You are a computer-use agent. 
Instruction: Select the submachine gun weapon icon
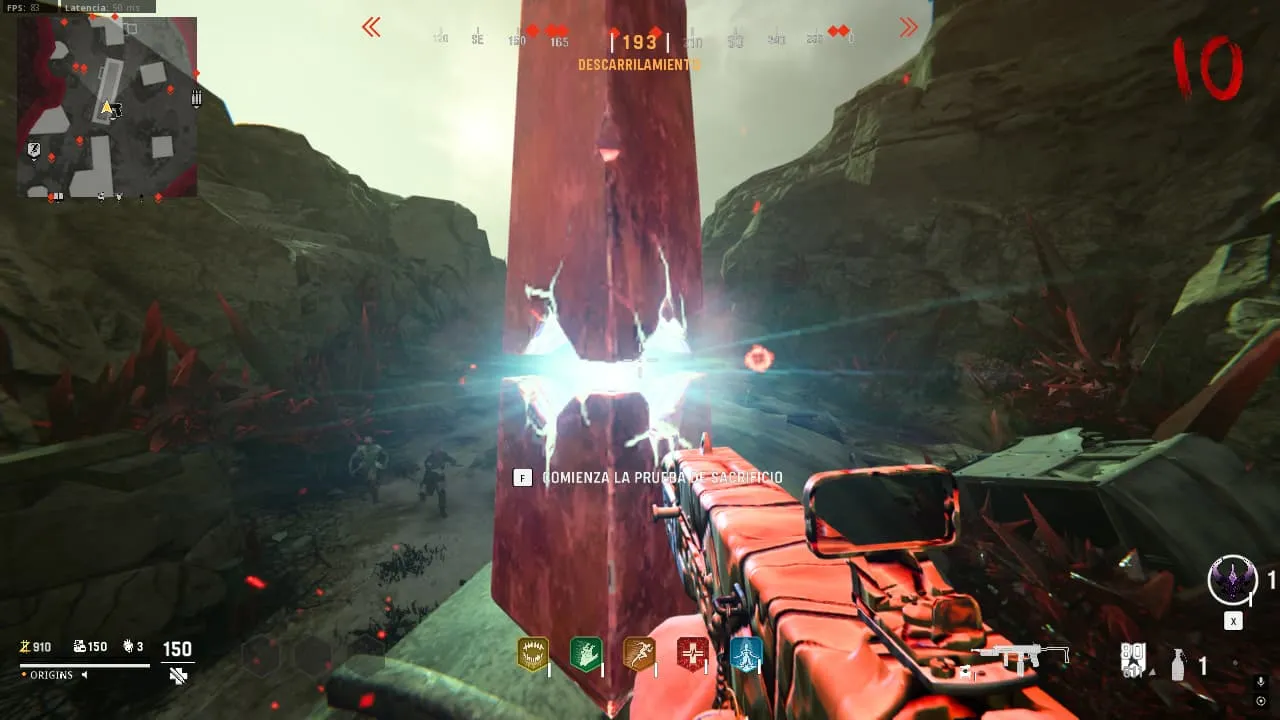point(1020,656)
